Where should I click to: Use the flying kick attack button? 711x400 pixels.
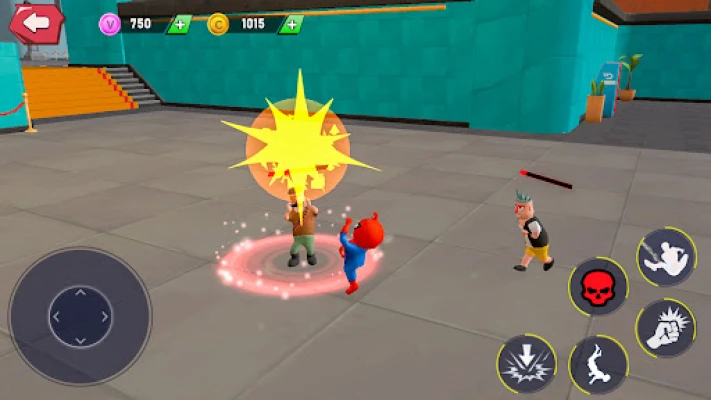coord(665,257)
